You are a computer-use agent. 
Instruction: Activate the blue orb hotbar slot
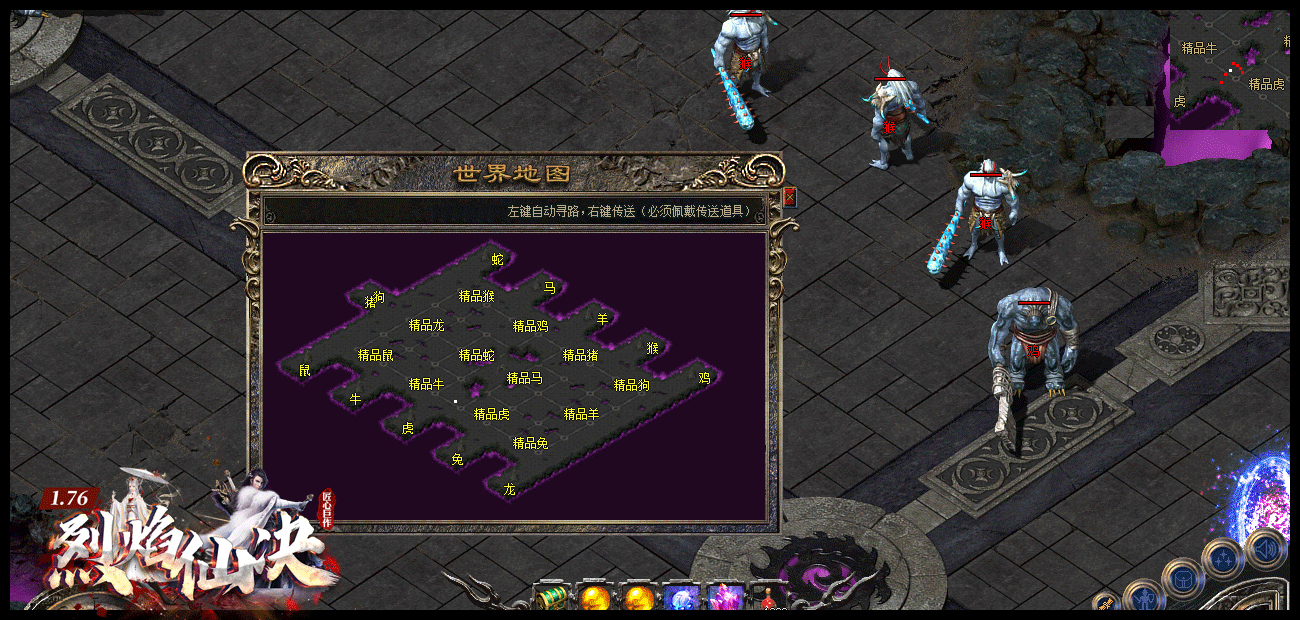(683, 599)
